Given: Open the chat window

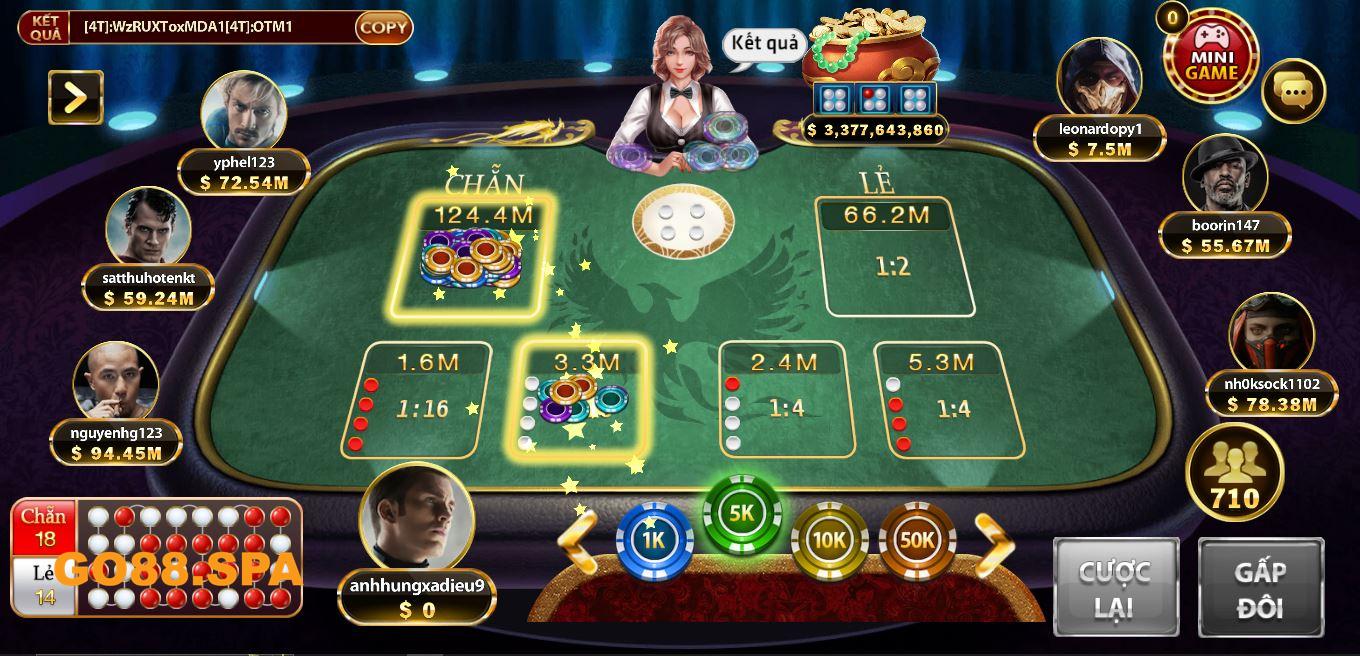Looking at the screenshot, I should 1294,92.
